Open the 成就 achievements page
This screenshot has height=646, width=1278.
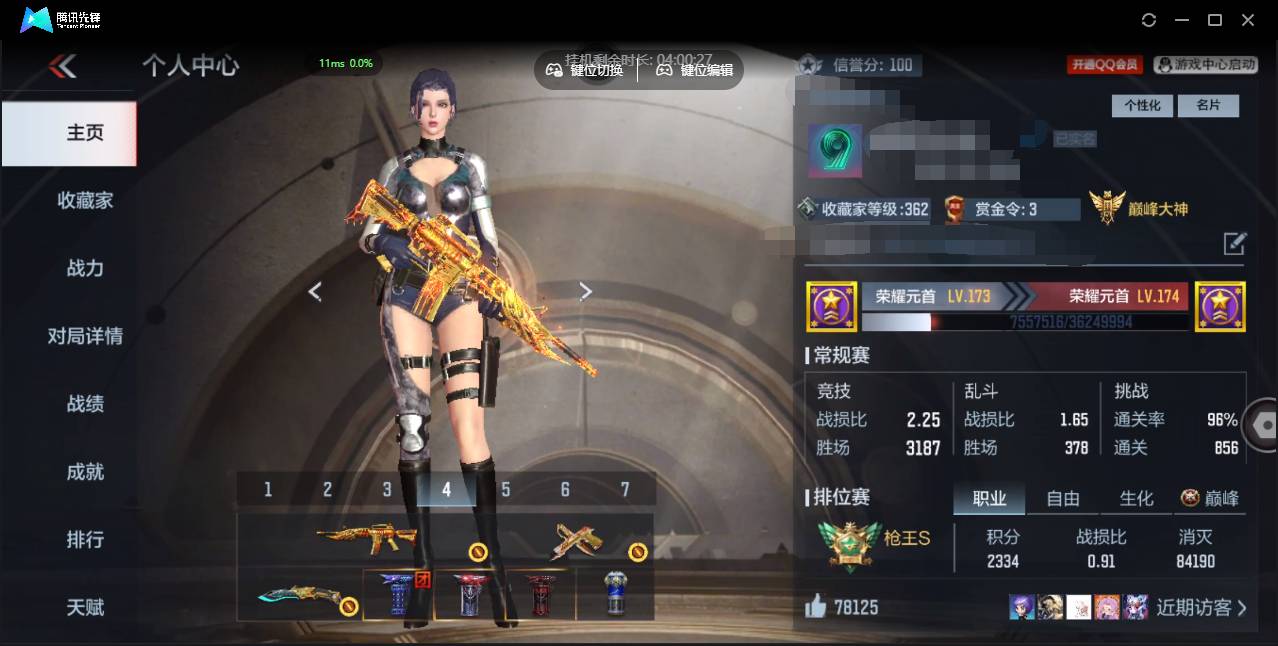(85, 472)
